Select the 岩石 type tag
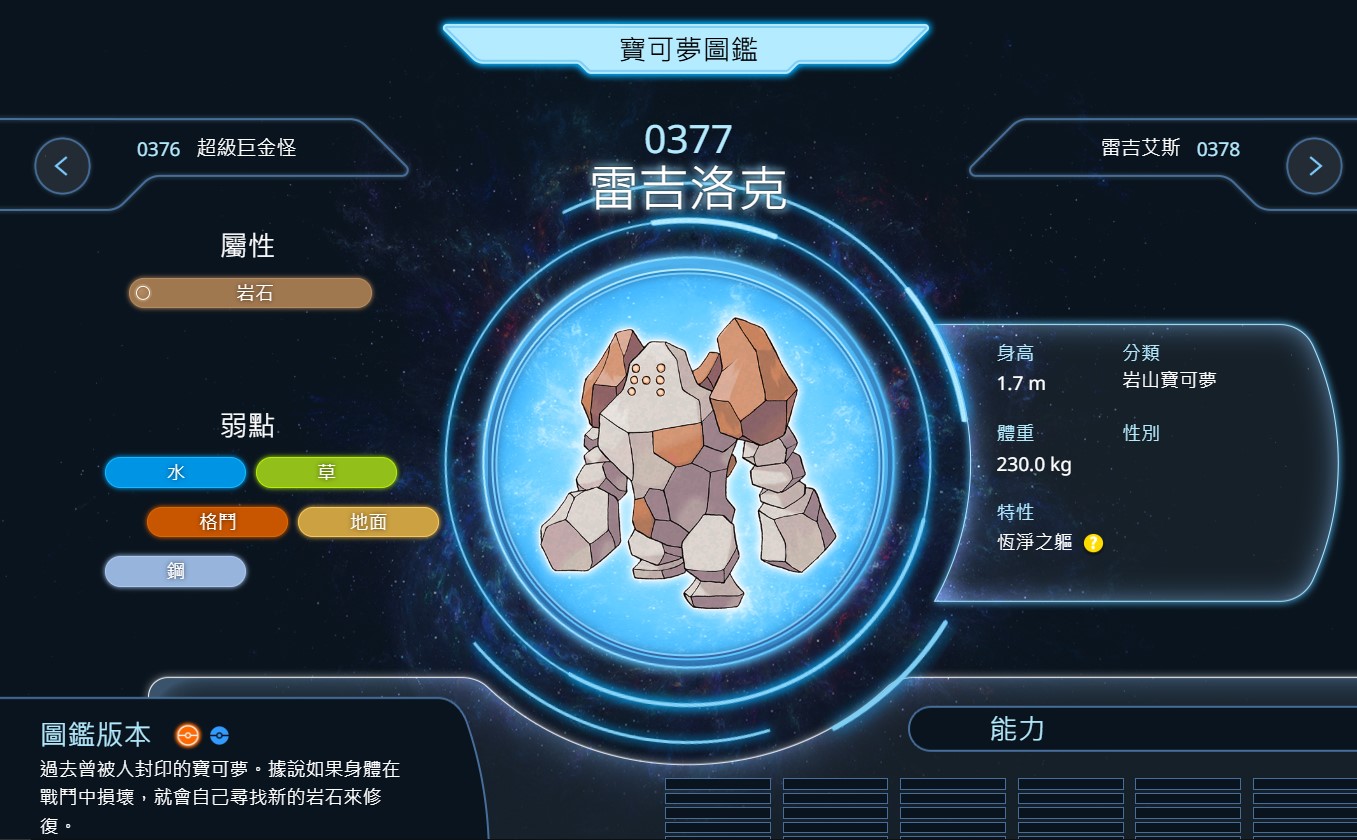The image size is (1357, 840). [251, 293]
